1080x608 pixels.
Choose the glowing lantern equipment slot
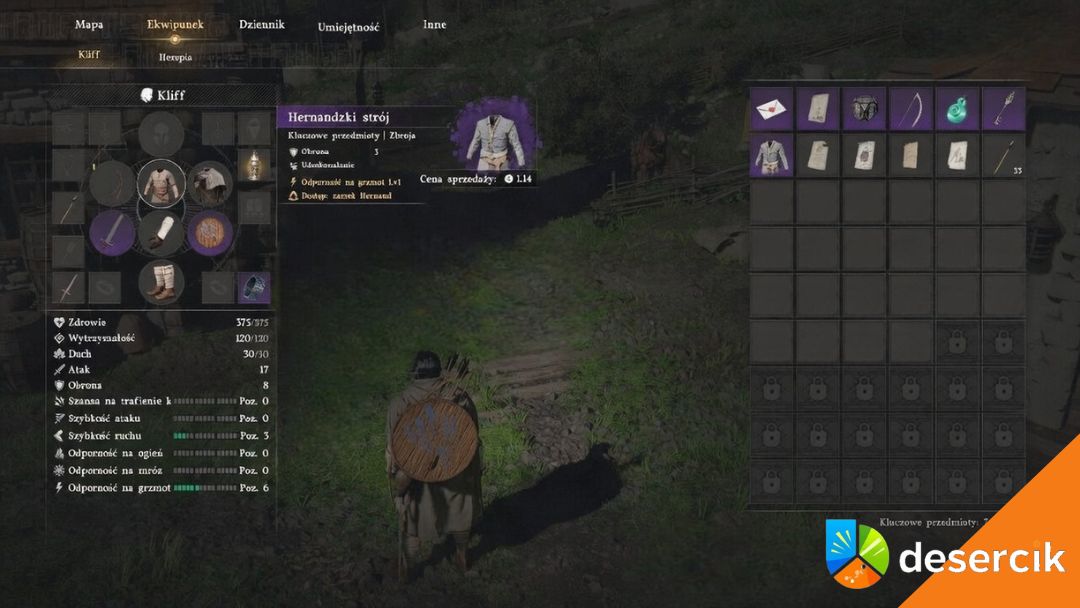254,165
